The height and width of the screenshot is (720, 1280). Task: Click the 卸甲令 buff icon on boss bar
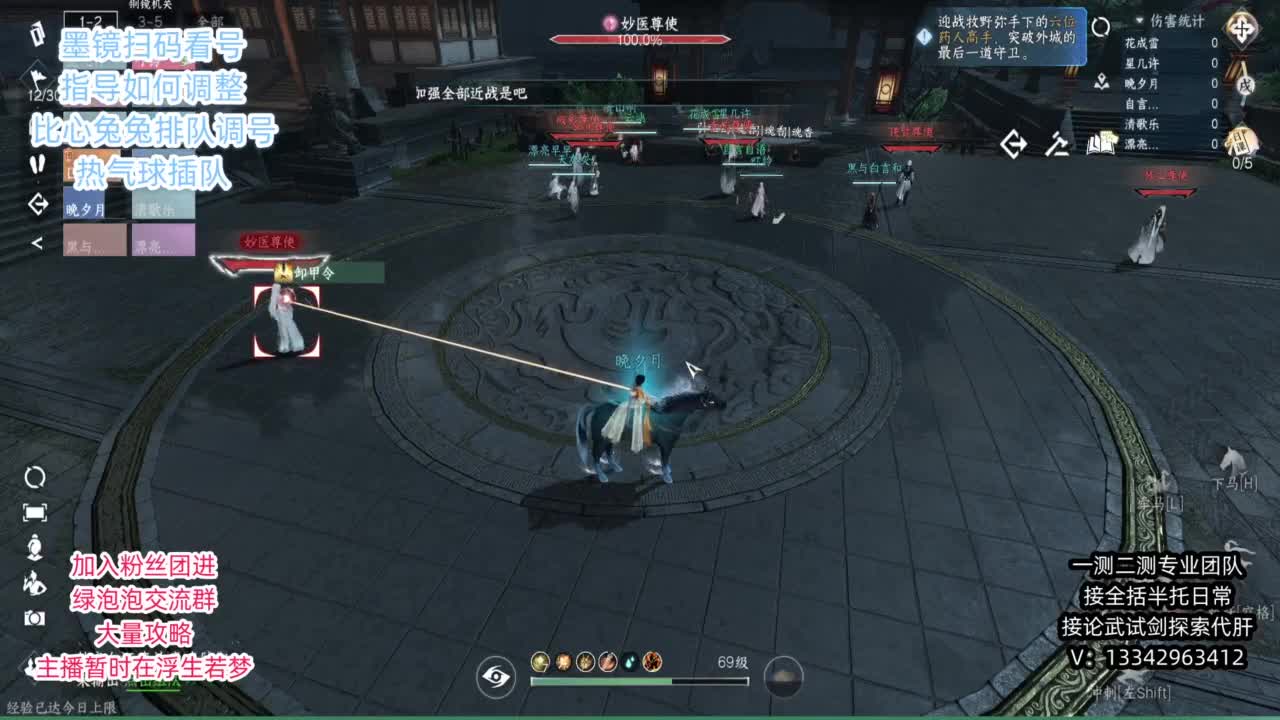click(283, 272)
